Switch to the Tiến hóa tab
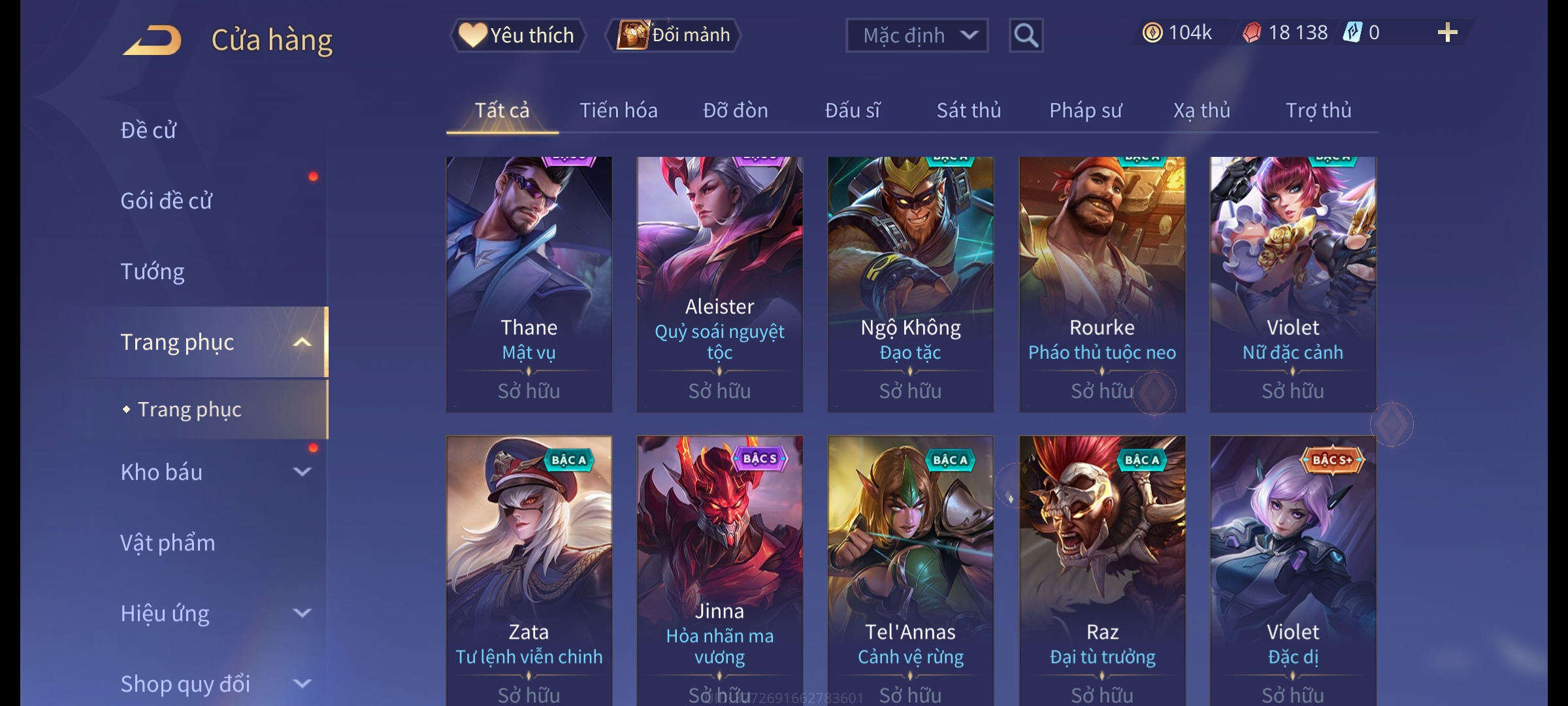Image resolution: width=1568 pixels, height=706 pixels. [618, 110]
